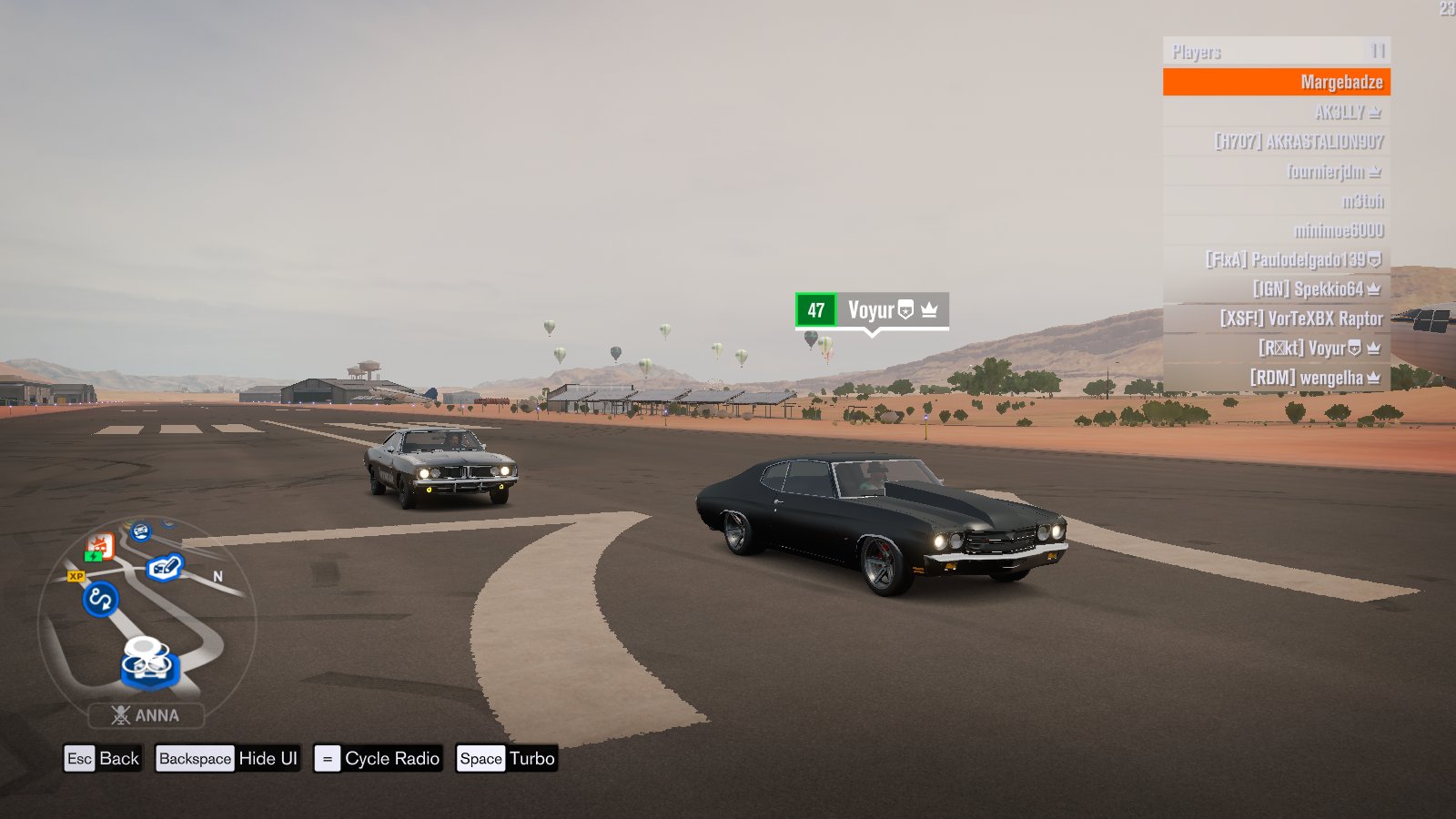Screen dimensions: 1456x819
Task: Click the Voyur nametag above the car
Action: (x=872, y=310)
